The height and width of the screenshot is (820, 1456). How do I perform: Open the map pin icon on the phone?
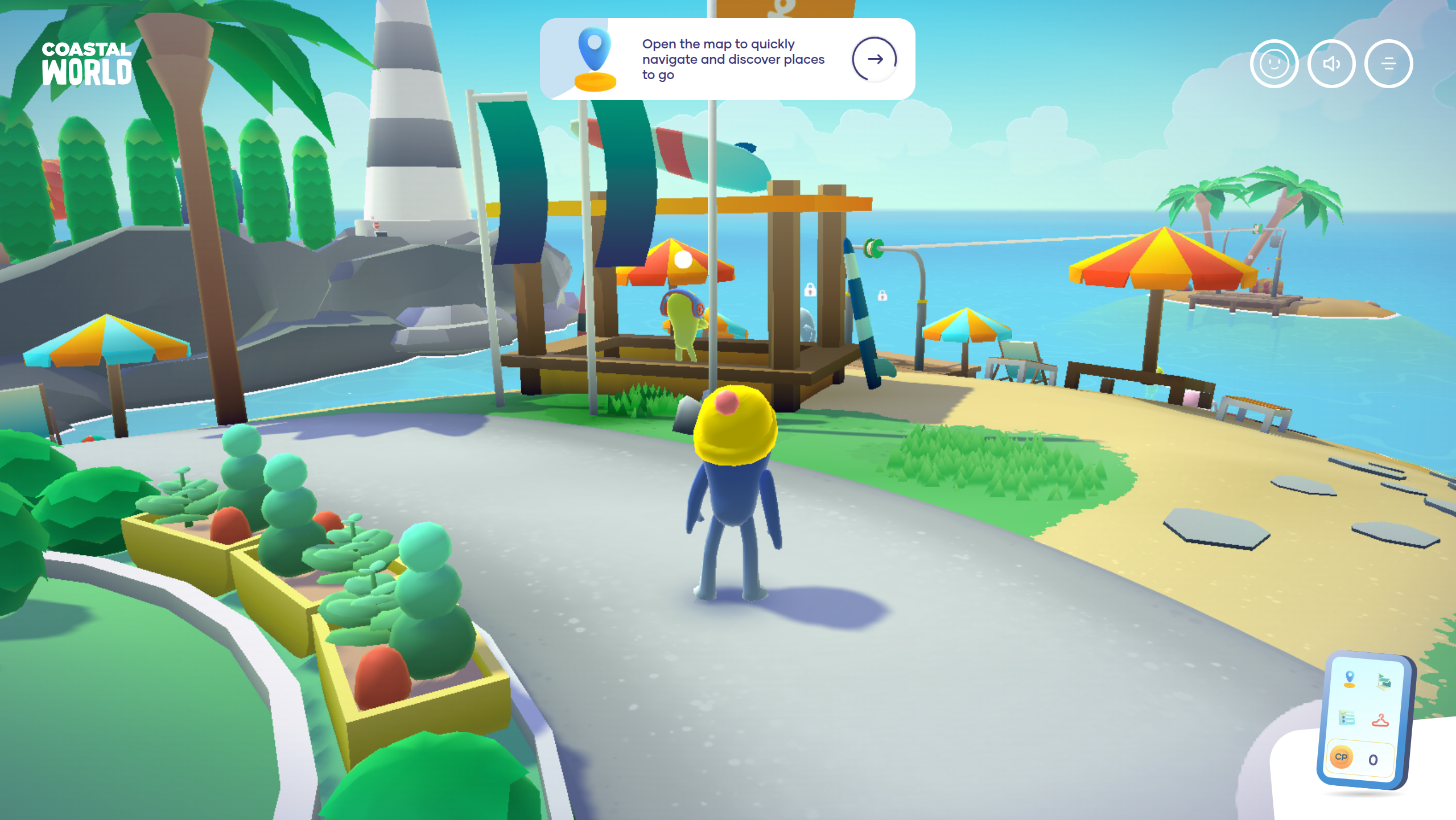point(1349,679)
